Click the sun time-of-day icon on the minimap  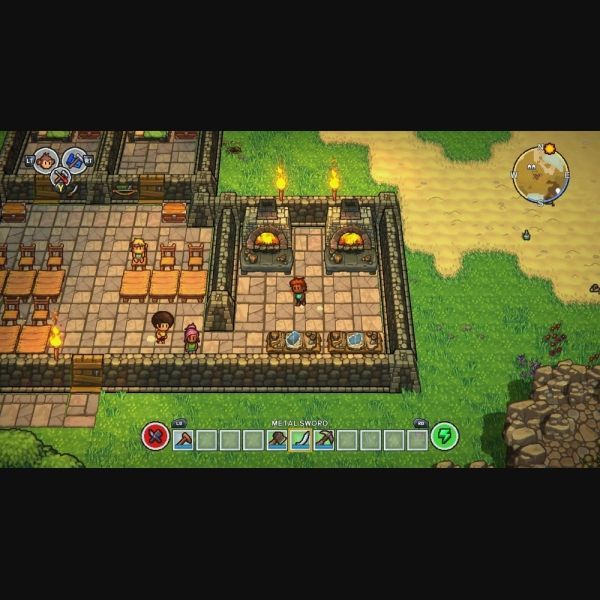[x=548, y=149]
